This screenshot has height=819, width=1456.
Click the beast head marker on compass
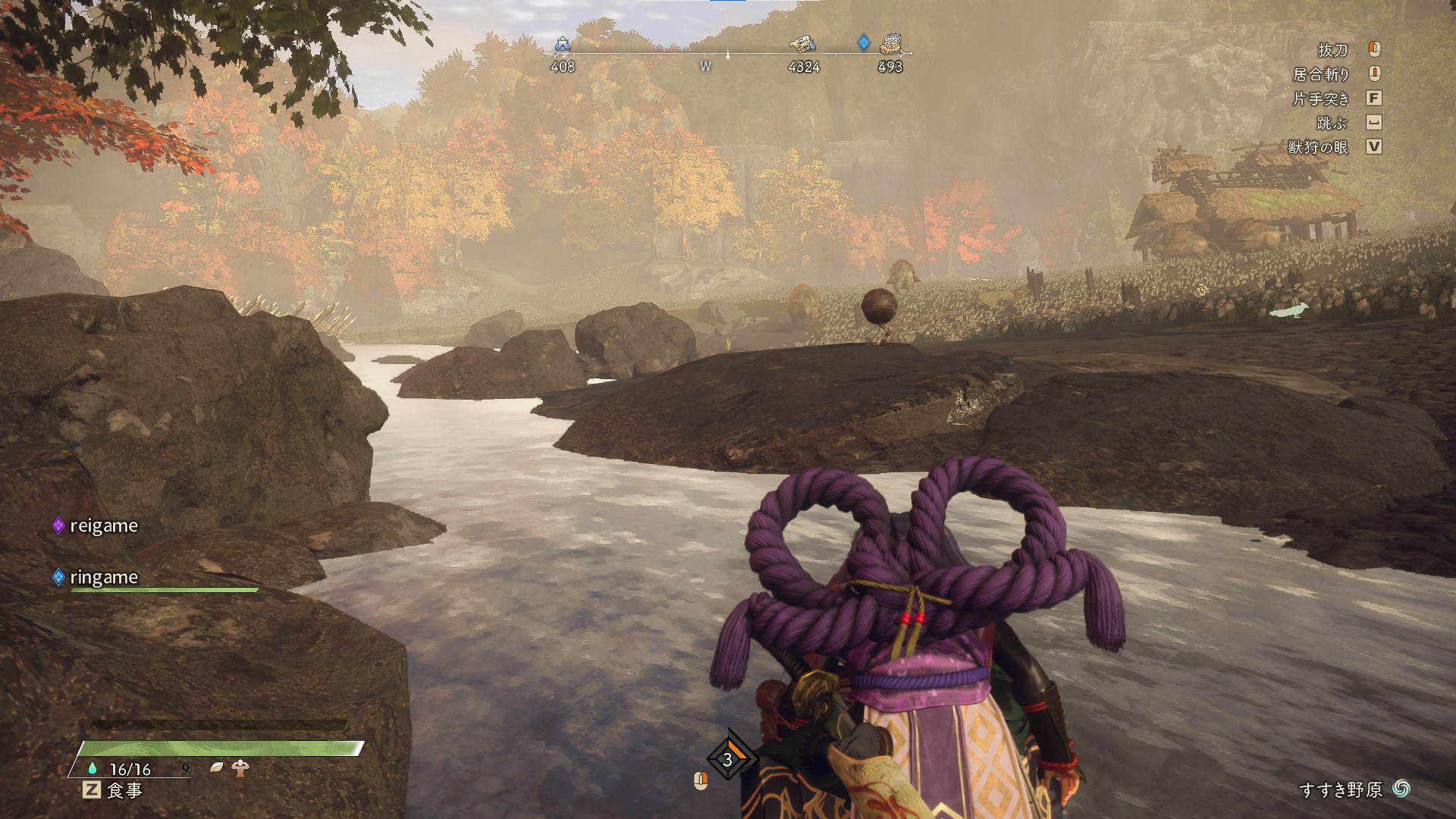click(802, 43)
